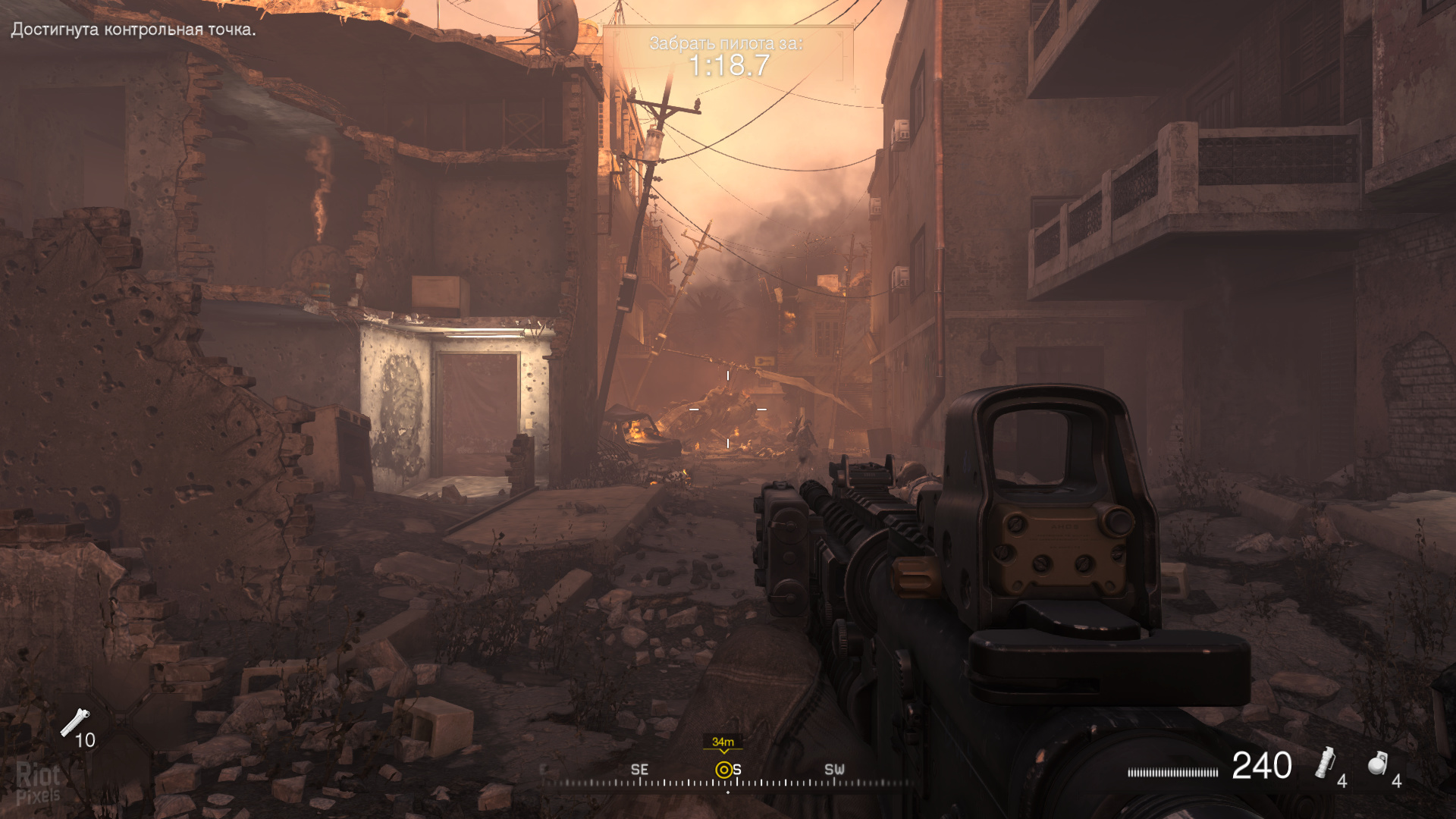Image resolution: width=1456 pixels, height=819 pixels.
Task: Select the objective banner reading Забрать пилота за
Action: click(728, 43)
